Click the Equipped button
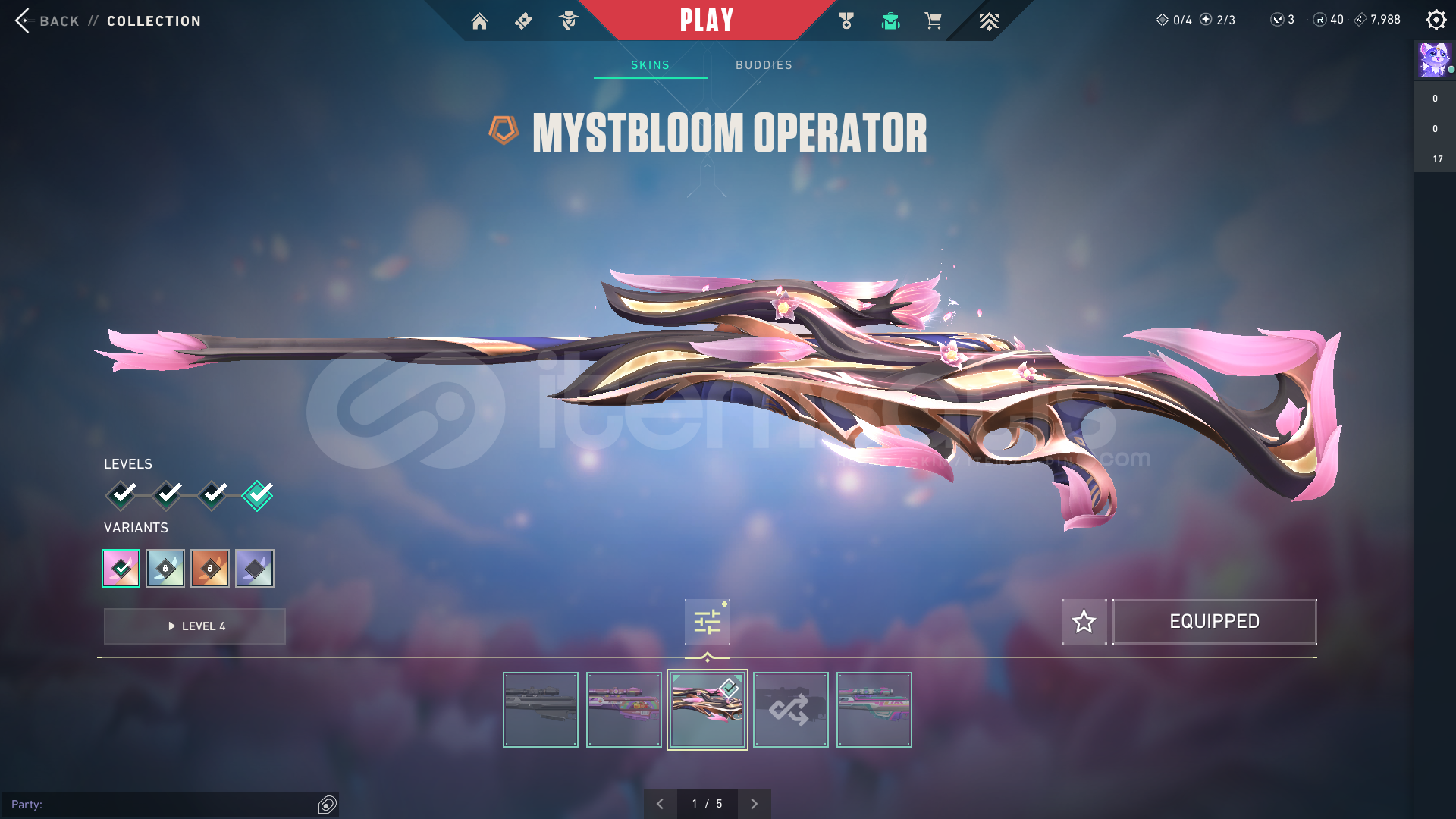The height and width of the screenshot is (819, 1456). click(1214, 622)
